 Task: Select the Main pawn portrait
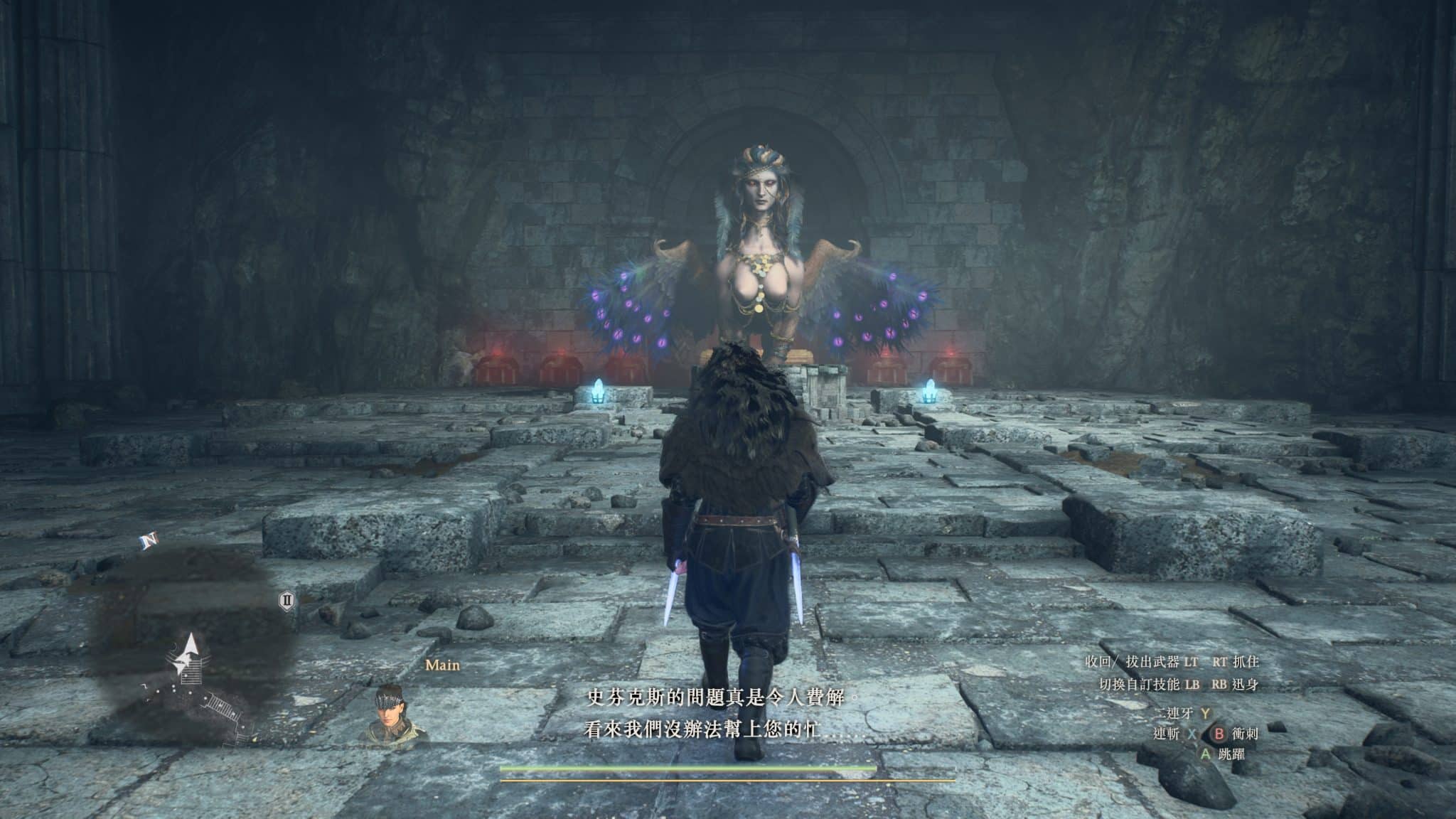(x=397, y=714)
